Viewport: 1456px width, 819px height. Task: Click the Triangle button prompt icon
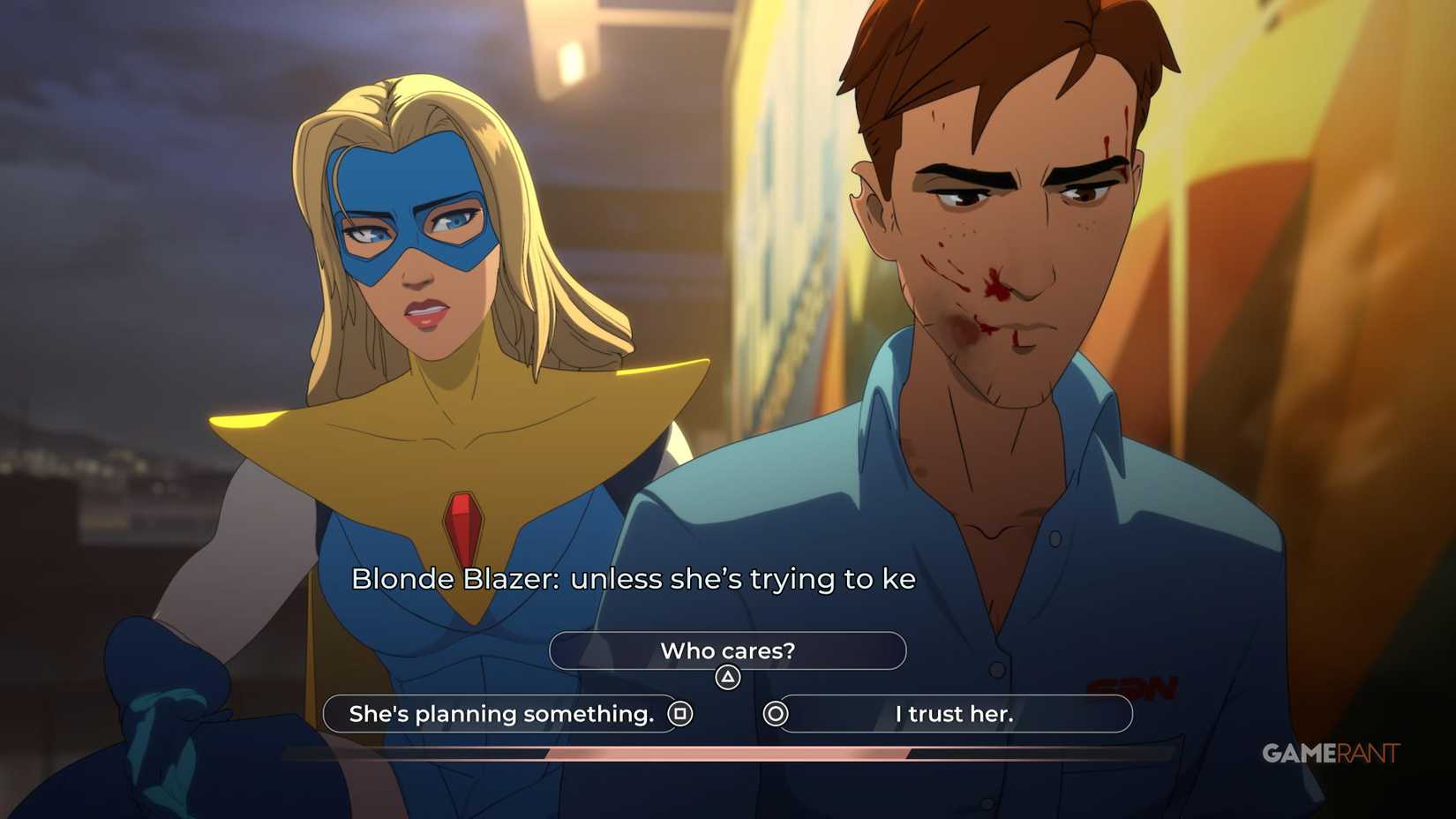(x=725, y=678)
